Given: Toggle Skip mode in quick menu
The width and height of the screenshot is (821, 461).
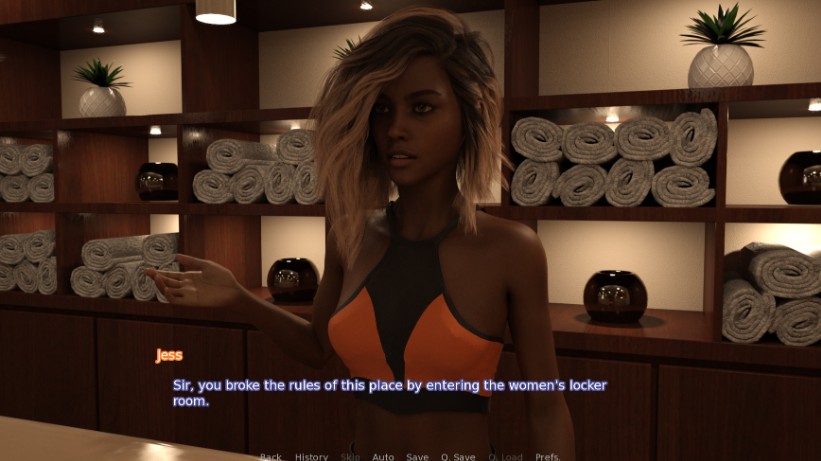Looking at the screenshot, I should [350, 456].
